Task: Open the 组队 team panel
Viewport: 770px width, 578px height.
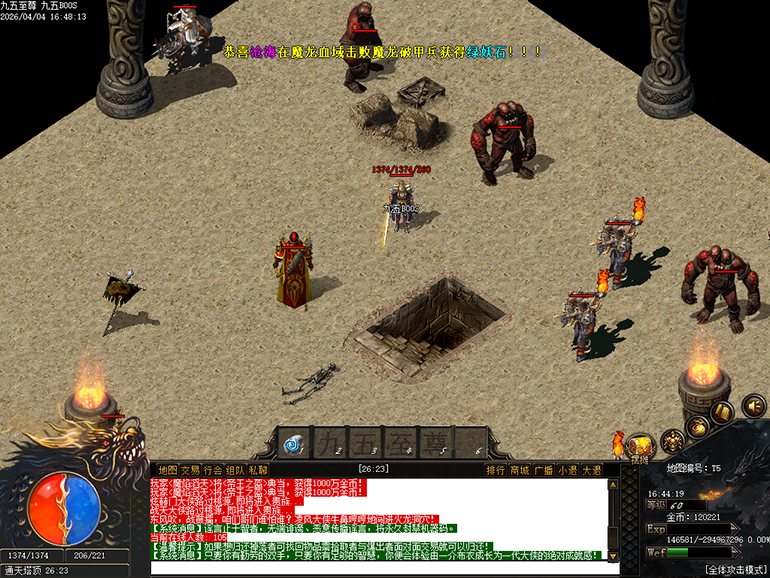Action: point(235,469)
